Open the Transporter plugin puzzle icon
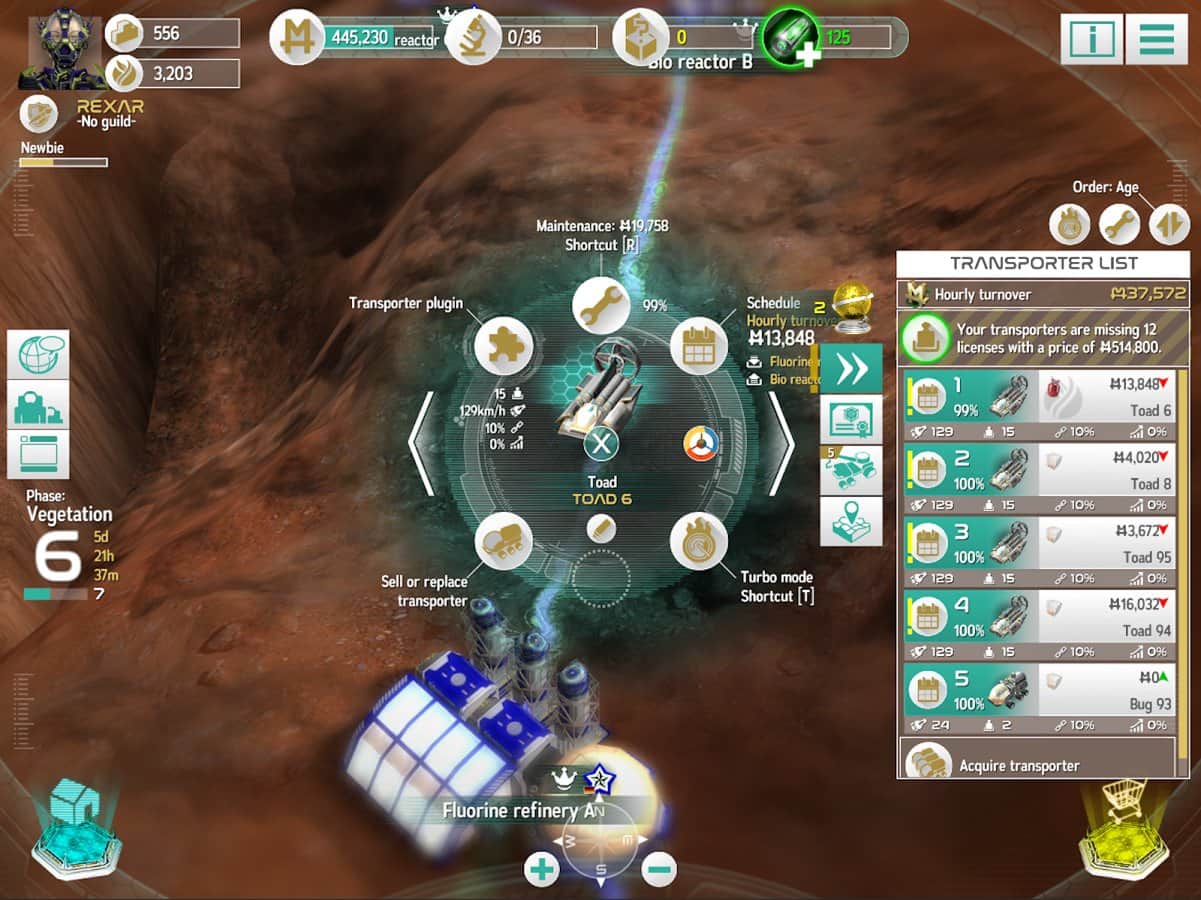The image size is (1201, 900). point(503,346)
